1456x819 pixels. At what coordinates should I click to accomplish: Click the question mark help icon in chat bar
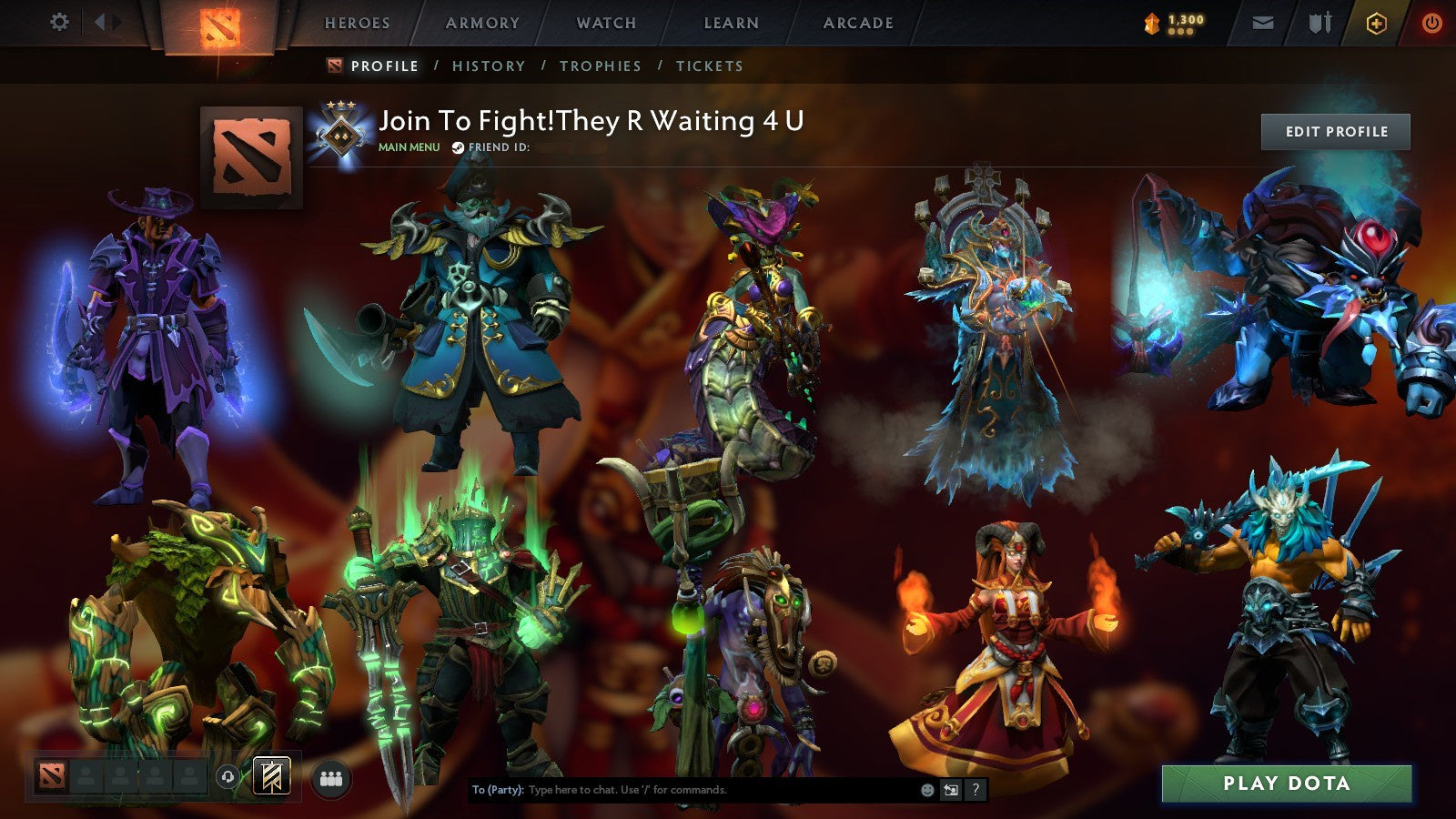click(976, 791)
